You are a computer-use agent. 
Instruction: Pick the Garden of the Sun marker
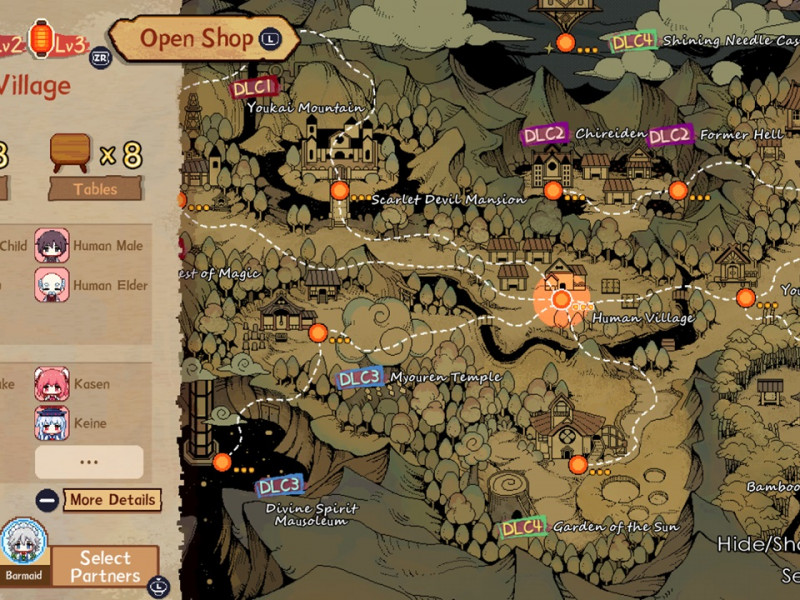578,464
